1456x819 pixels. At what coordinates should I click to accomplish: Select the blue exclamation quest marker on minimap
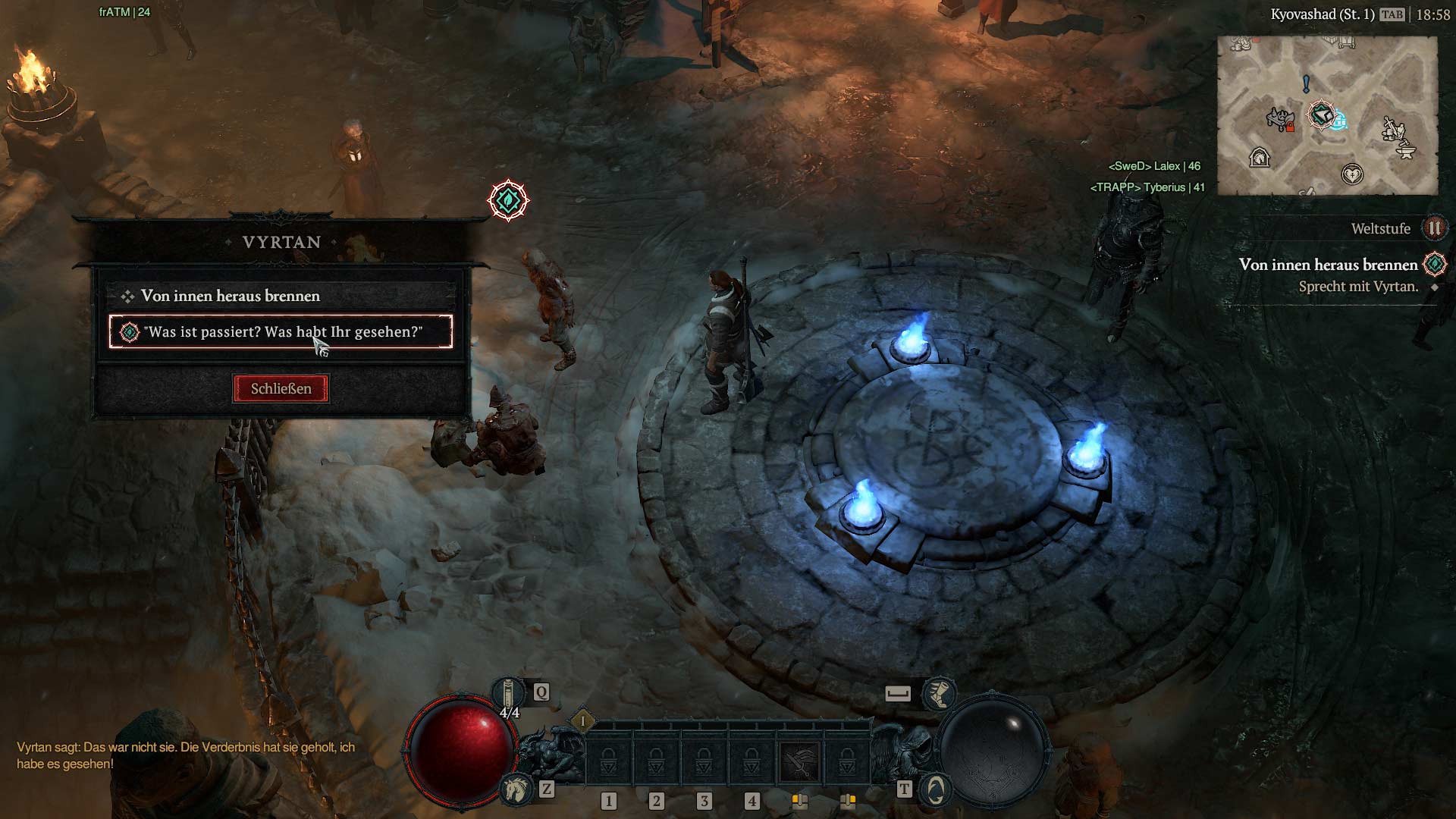[1306, 83]
